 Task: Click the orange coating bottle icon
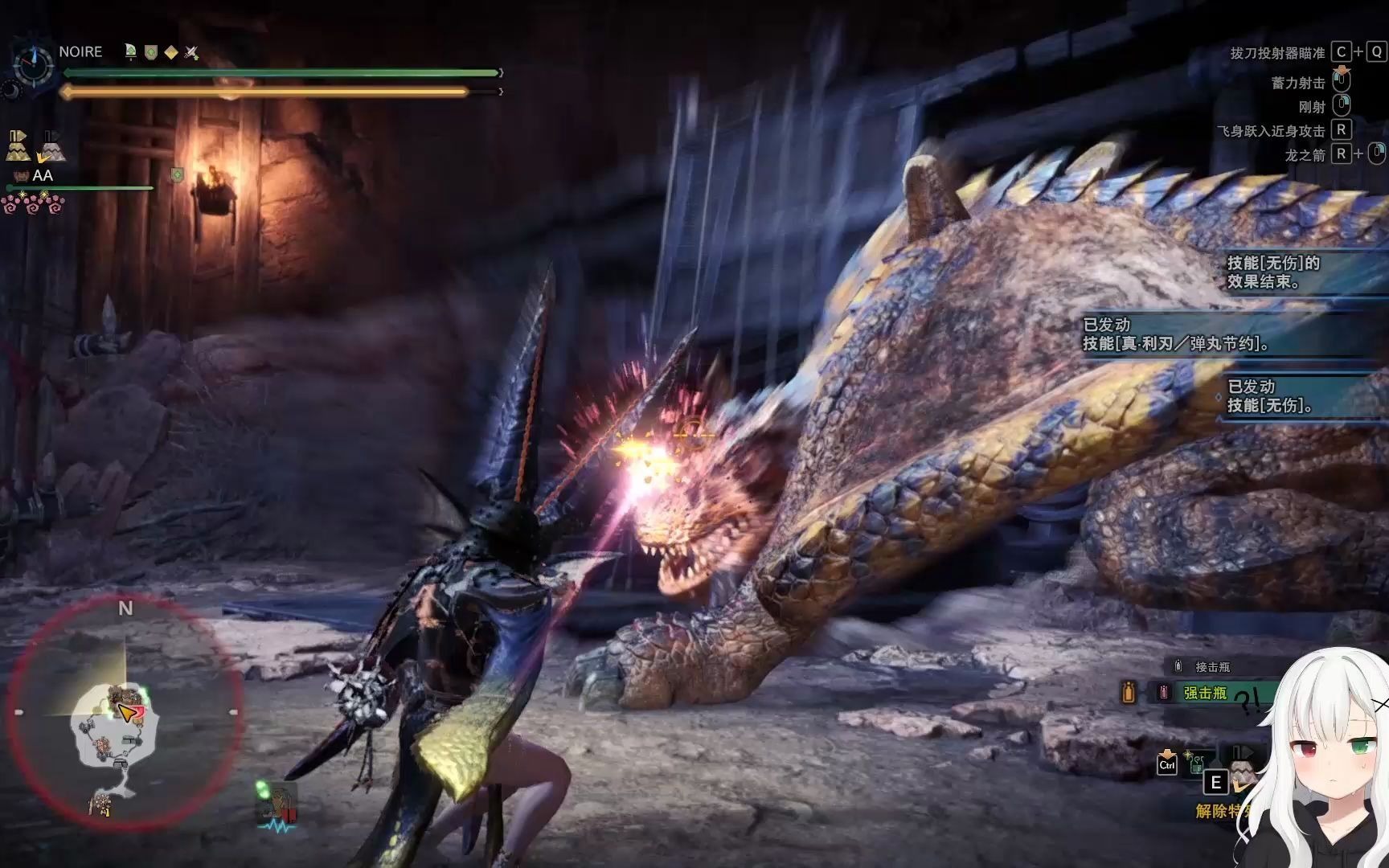(1129, 692)
